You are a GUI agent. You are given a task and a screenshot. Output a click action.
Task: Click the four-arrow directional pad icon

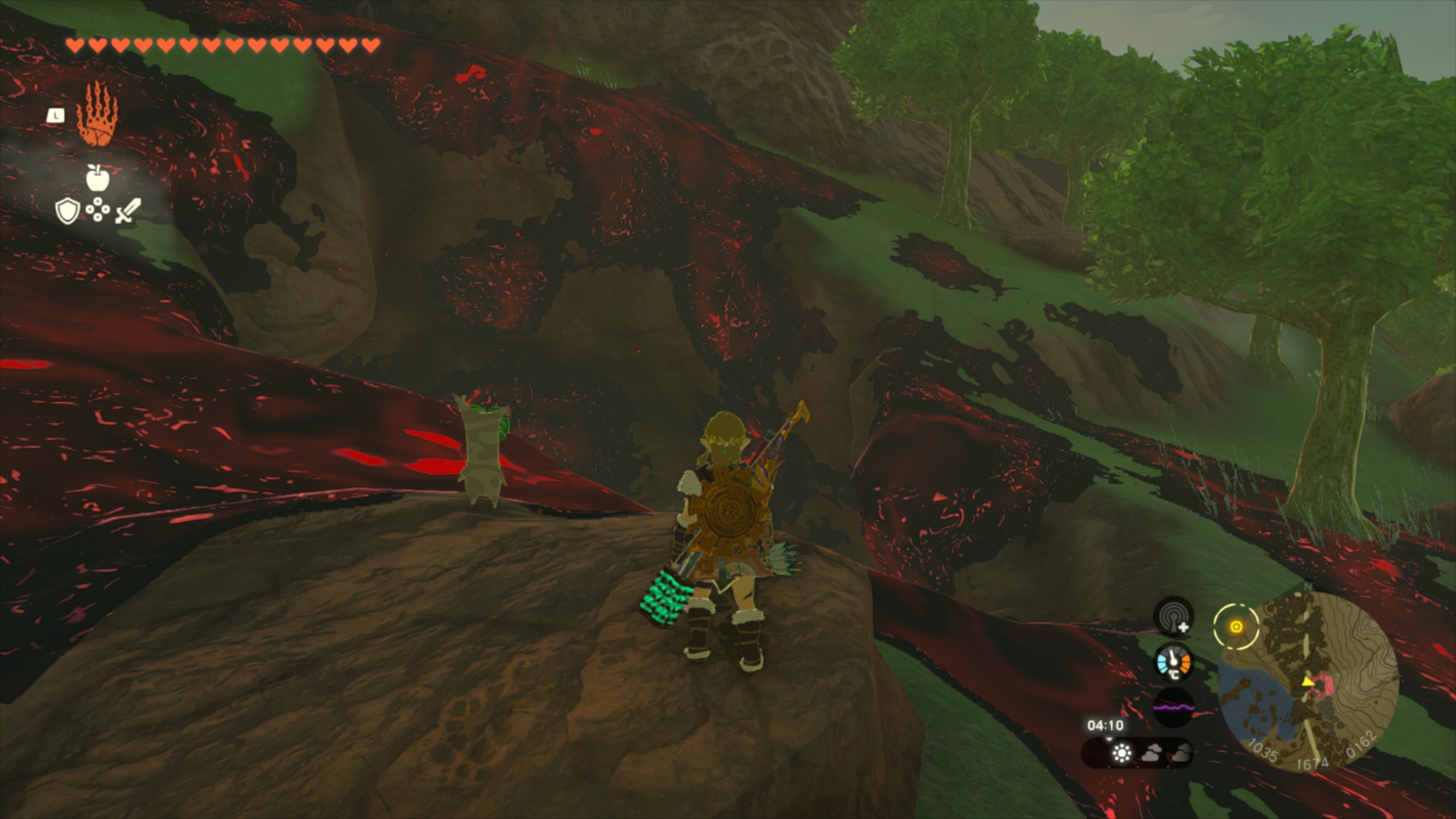(x=97, y=210)
